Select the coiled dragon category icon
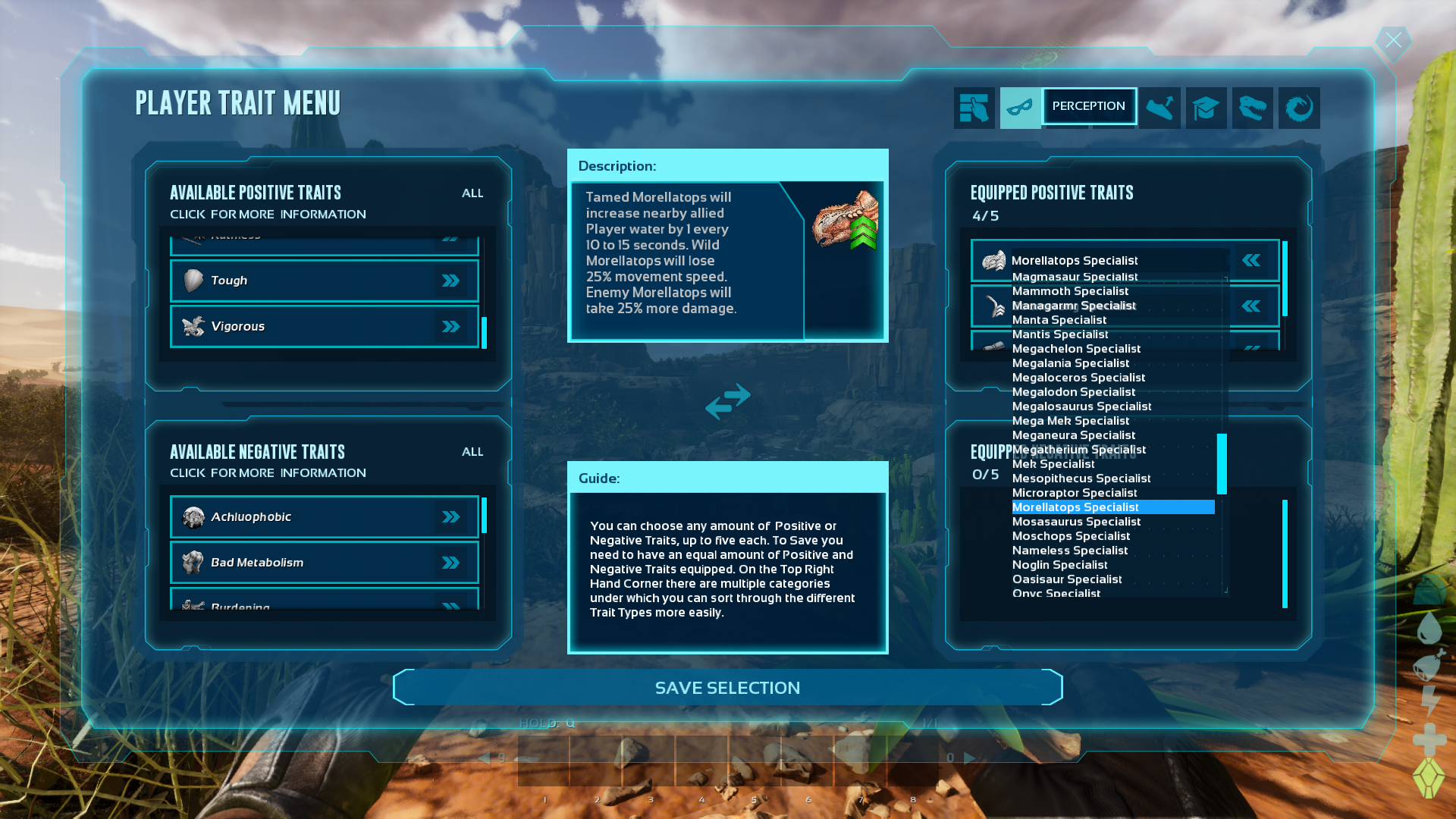The width and height of the screenshot is (1456, 819). (1299, 108)
